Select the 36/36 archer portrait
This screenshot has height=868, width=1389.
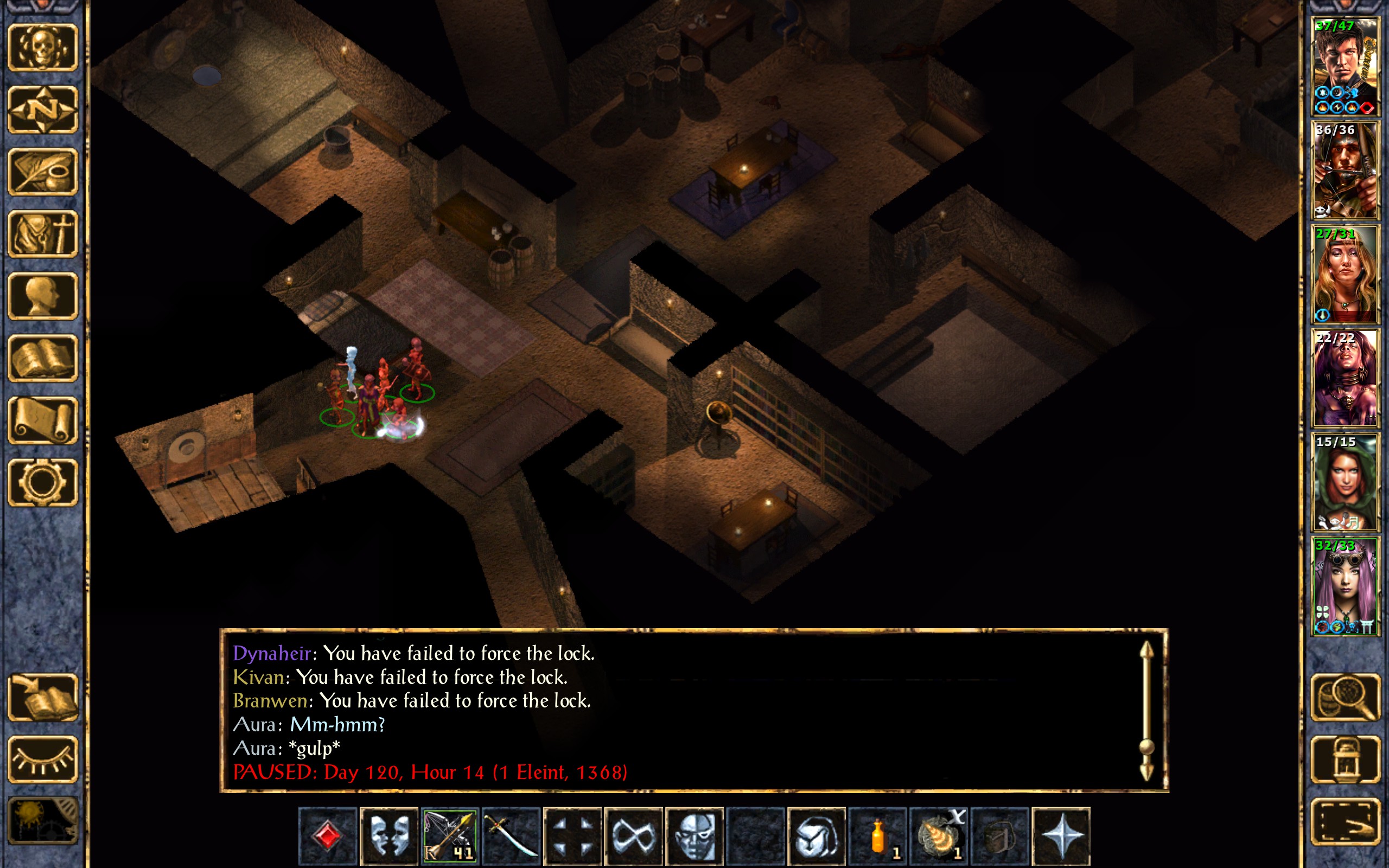(1345, 170)
